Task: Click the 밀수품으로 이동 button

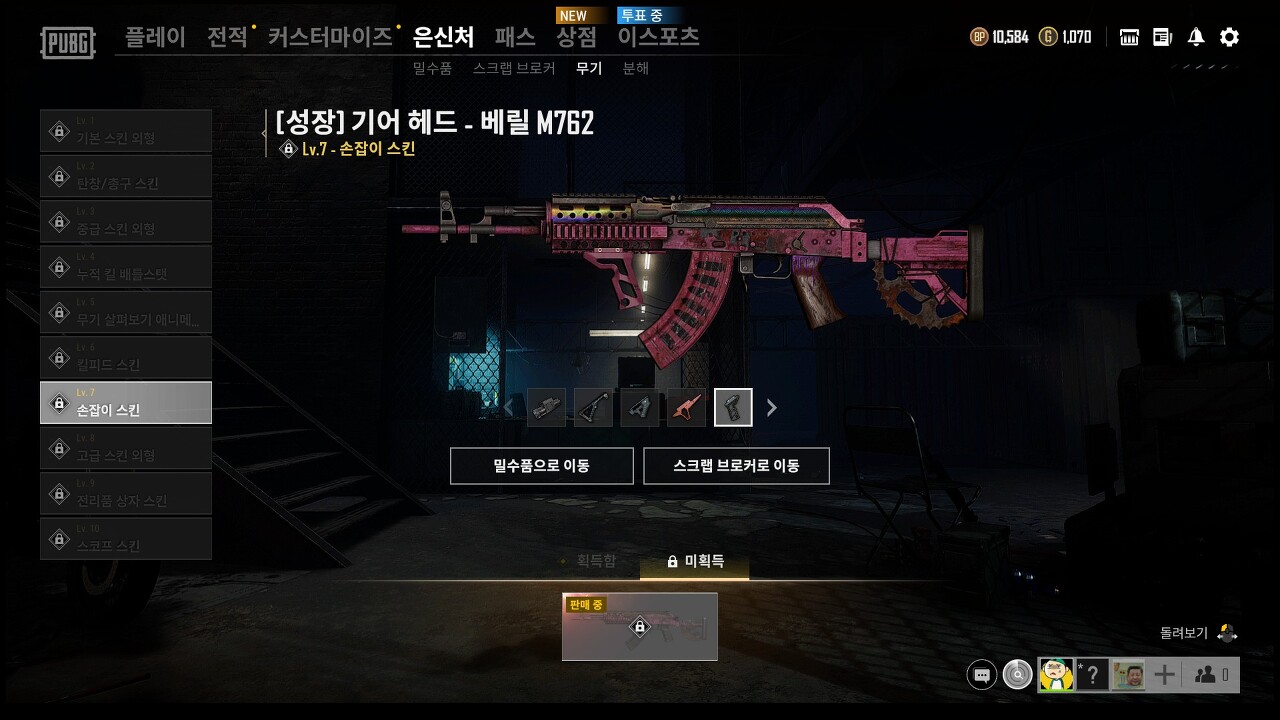Action: point(543,465)
